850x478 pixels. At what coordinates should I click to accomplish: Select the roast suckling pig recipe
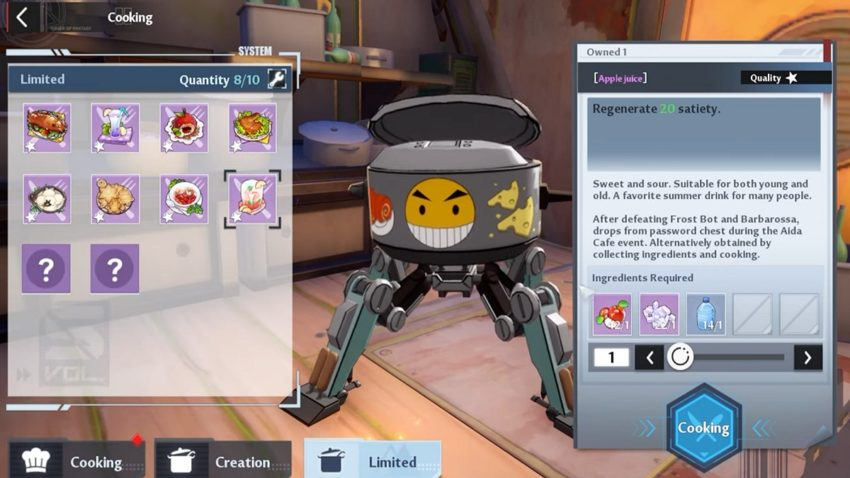(46, 127)
